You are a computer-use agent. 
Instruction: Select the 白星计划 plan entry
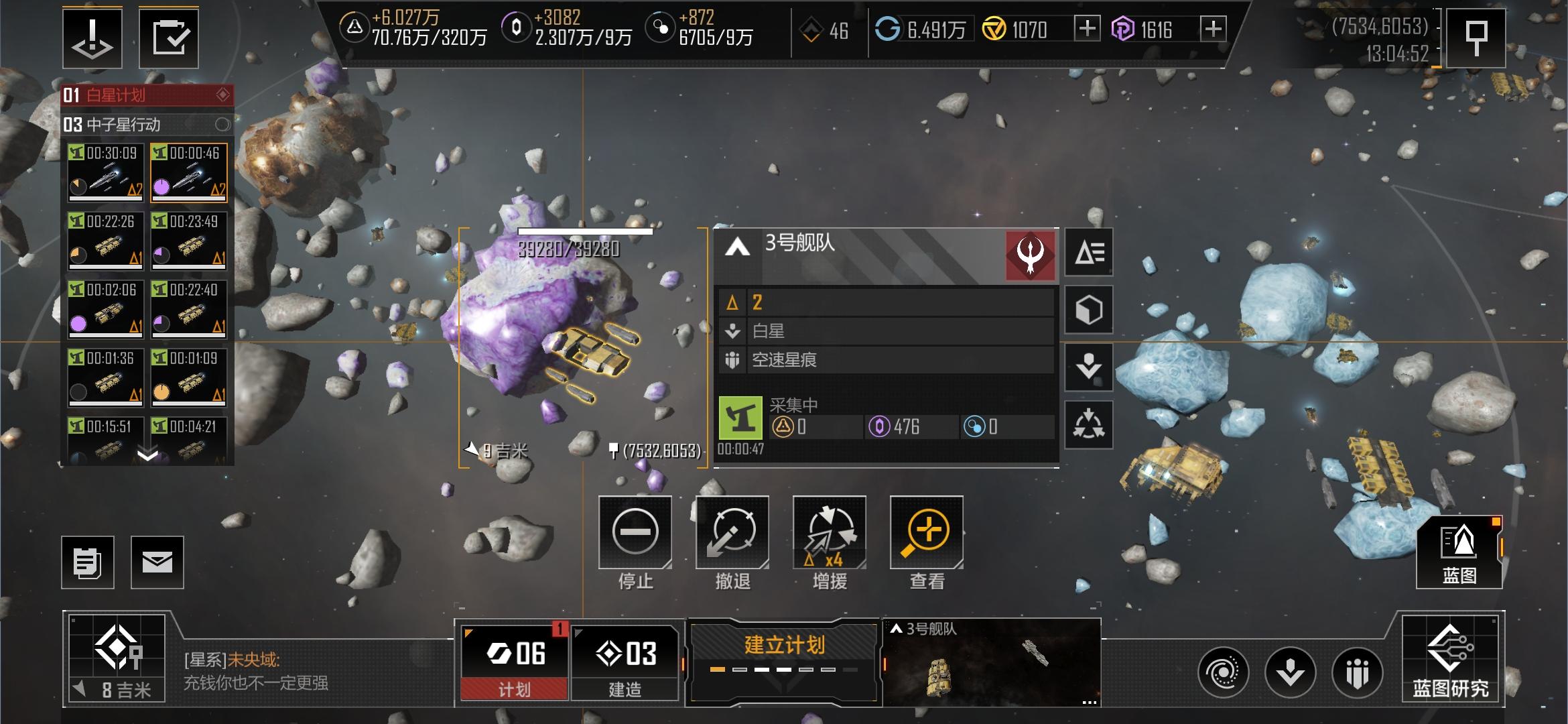[147, 95]
